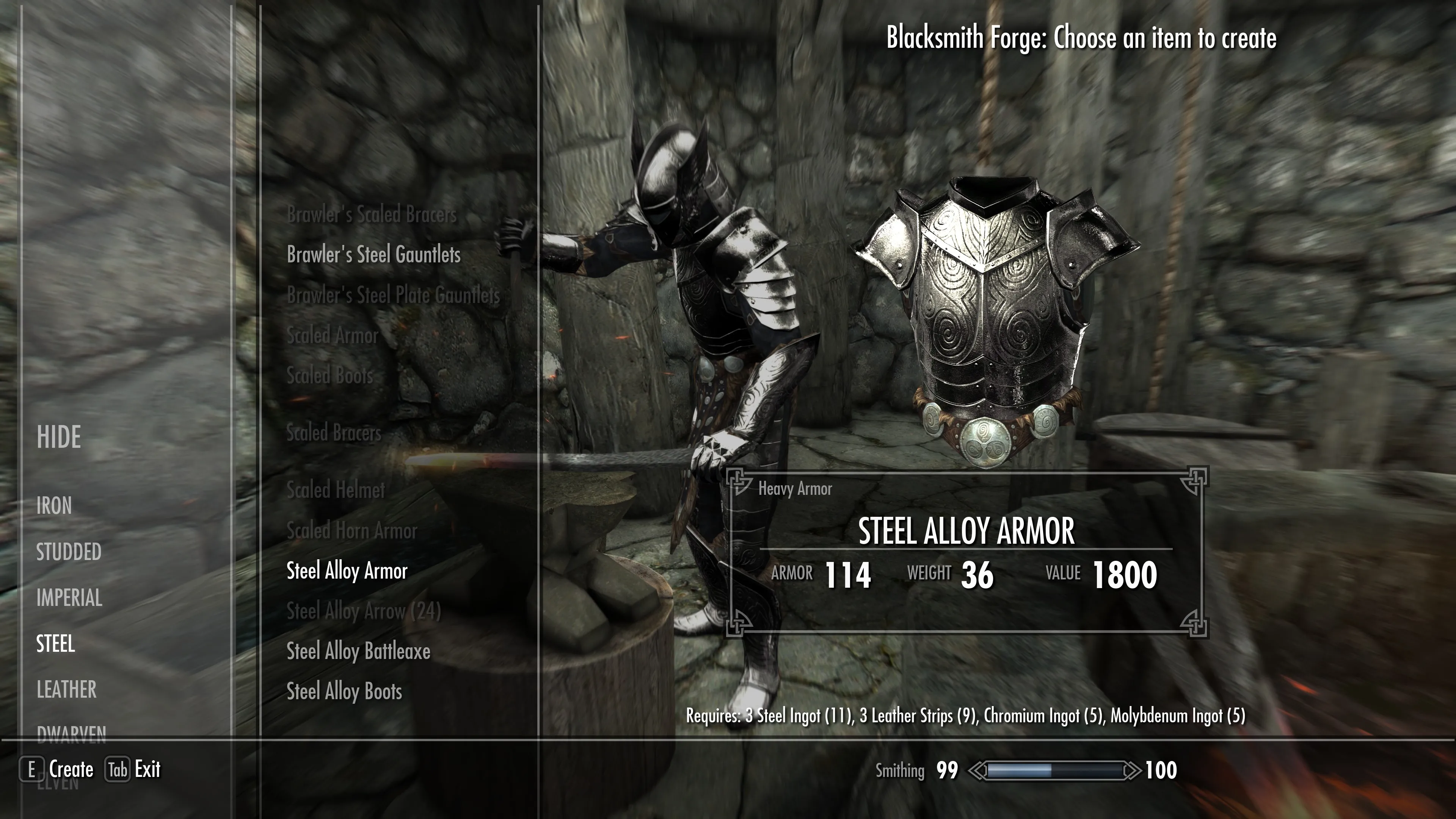Pick Steel Alloy Boots from the list
The image size is (1456, 819).
click(x=344, y=691)
